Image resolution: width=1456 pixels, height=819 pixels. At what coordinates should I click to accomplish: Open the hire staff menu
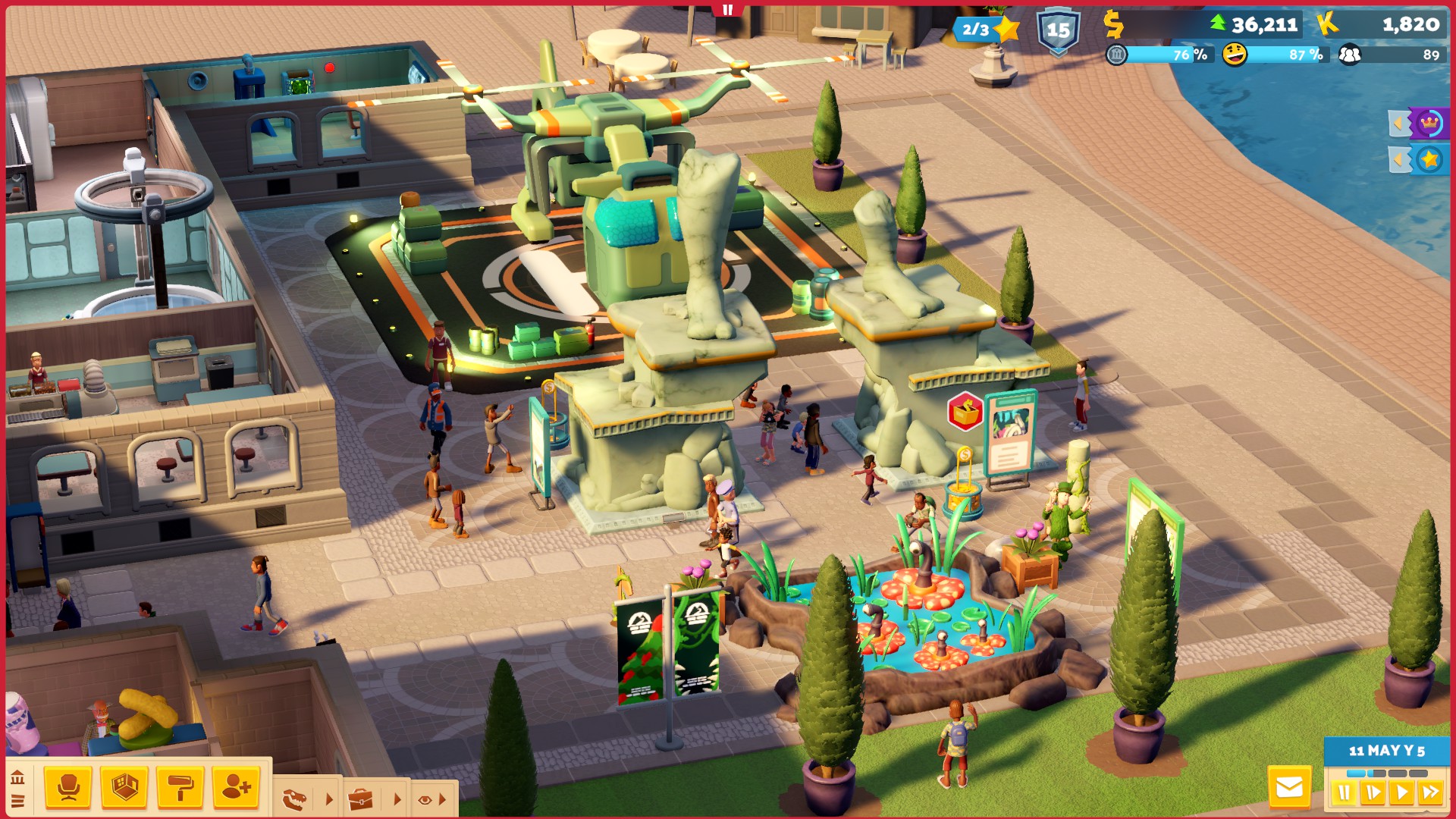point(237,788)
